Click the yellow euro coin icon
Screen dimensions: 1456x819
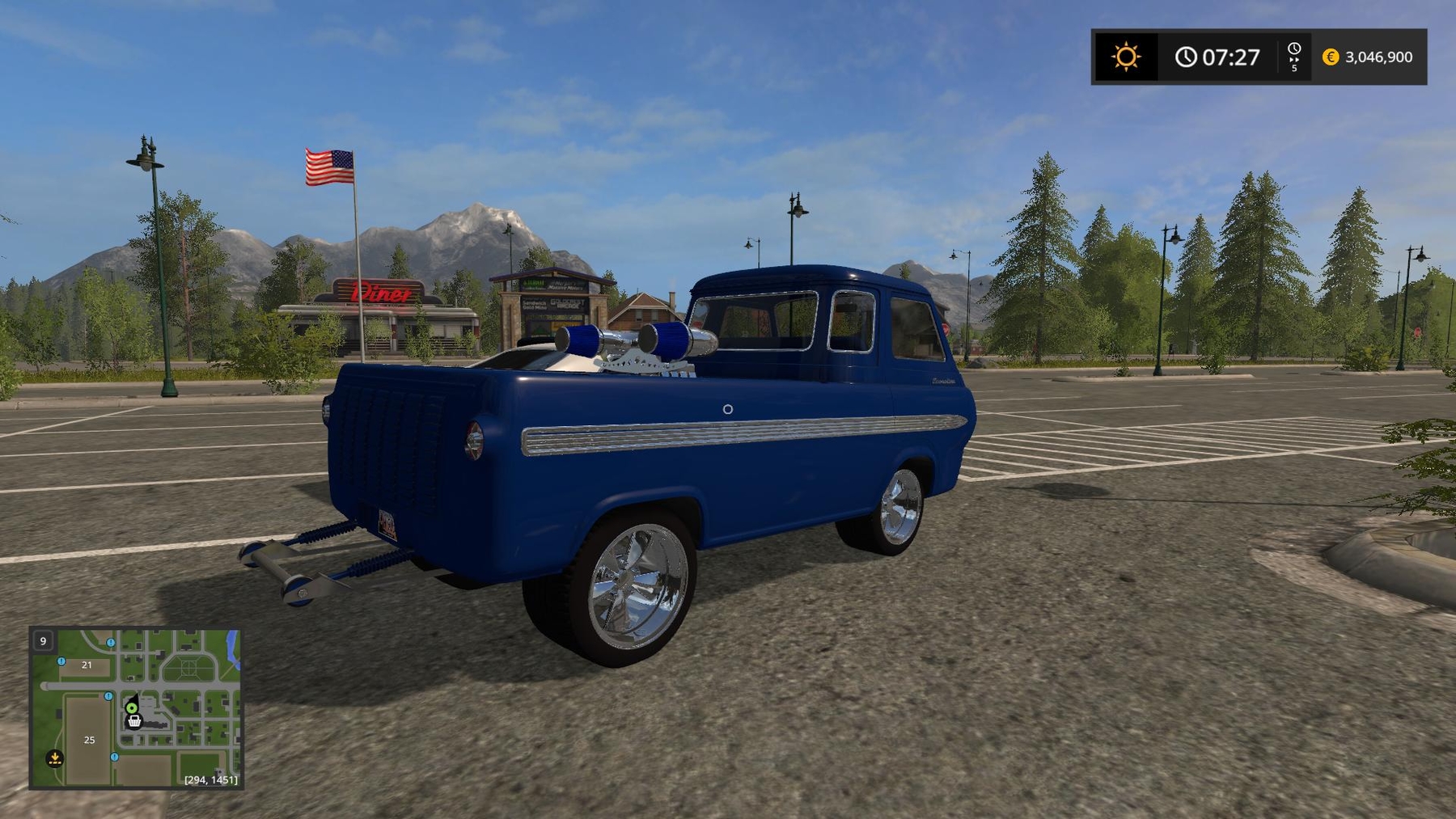point(1330,57)
